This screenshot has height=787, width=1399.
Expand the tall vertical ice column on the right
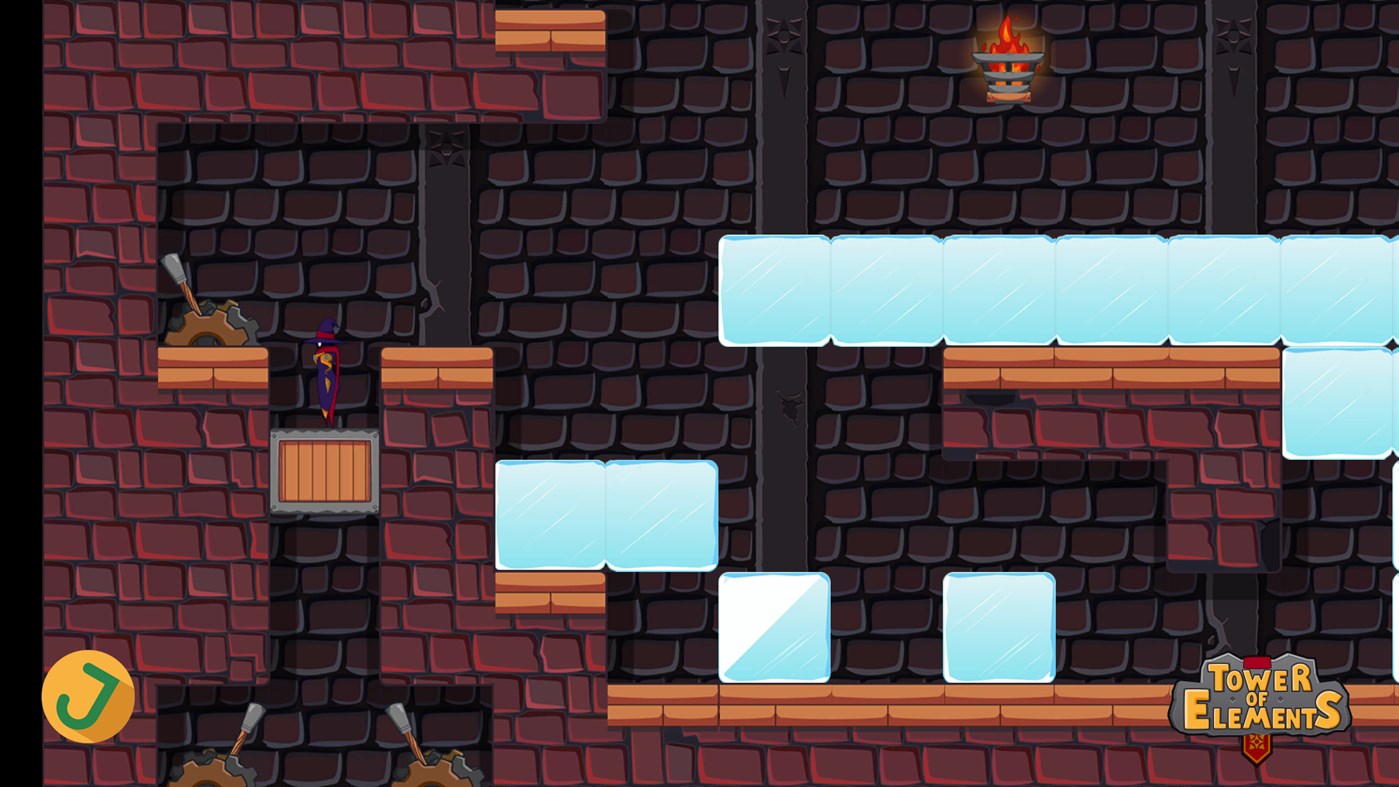click(x=1340, y=400)
